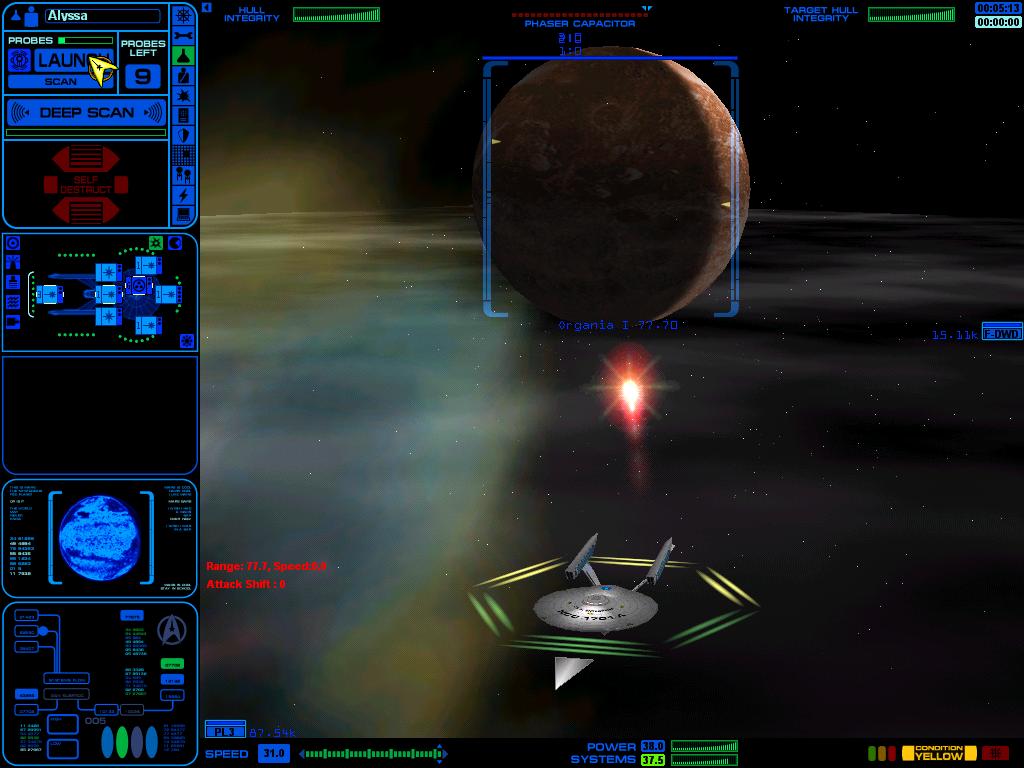Select the F-DWD target label
Image resolution: width=1024 pixels, height=768 pixels.
point(1002,333)
